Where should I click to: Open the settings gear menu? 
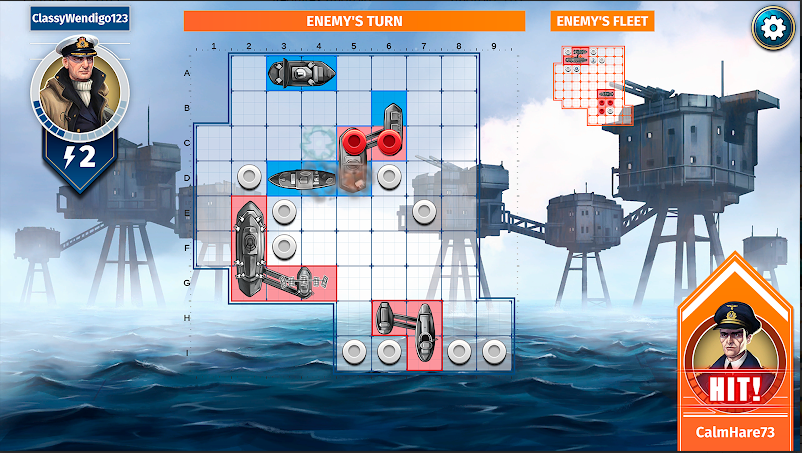click(x=771, y=27)
